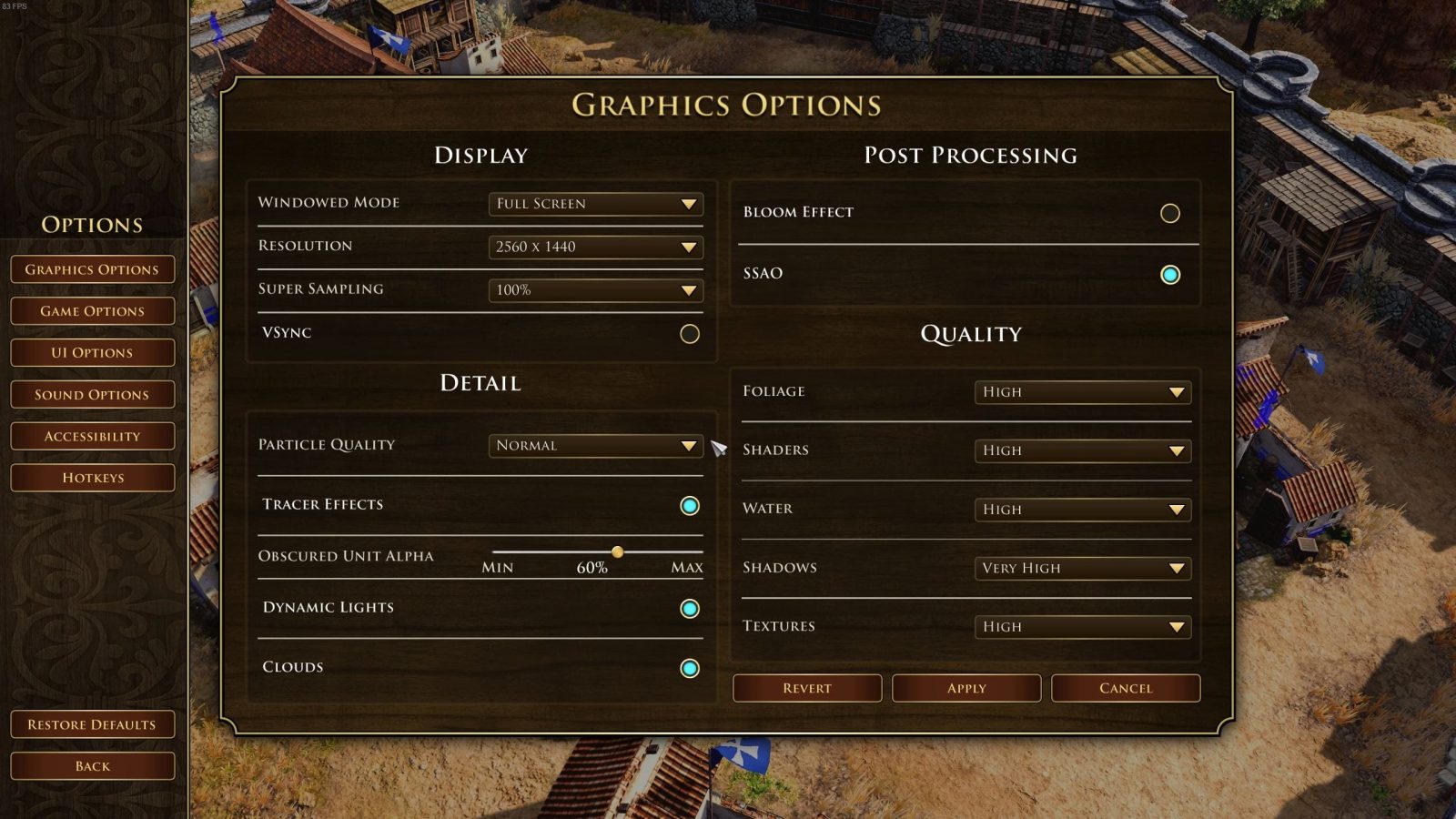Open the Hotkeys menu
This screenshot has height=819, width=1456.
point(92,478)
